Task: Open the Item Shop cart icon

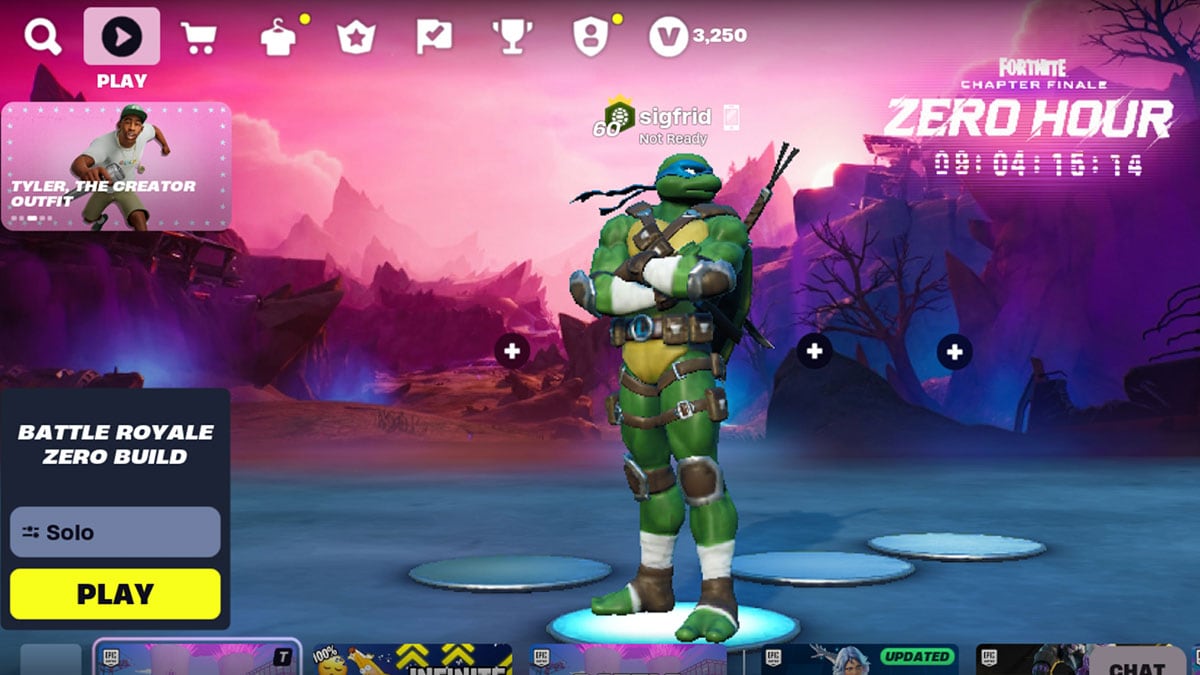Action: (199, 38)
